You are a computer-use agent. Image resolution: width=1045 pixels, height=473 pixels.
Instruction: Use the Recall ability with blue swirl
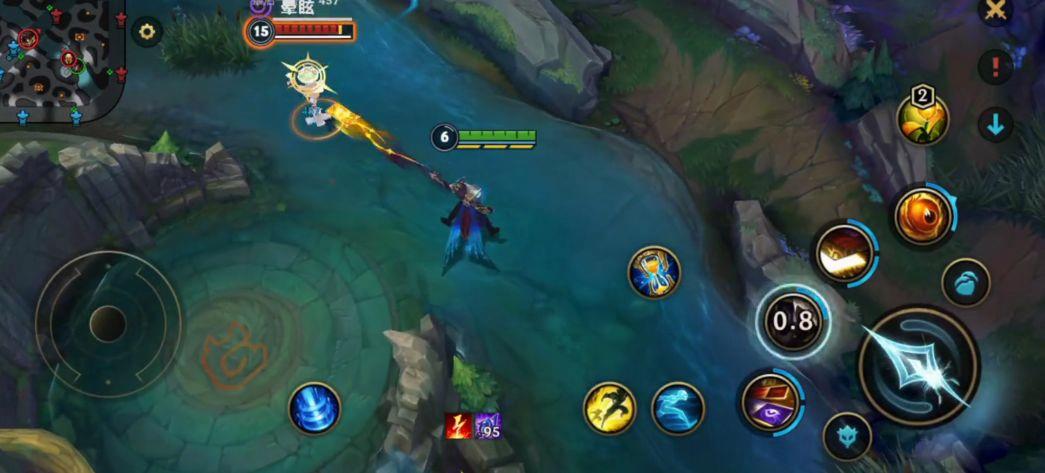314,408
